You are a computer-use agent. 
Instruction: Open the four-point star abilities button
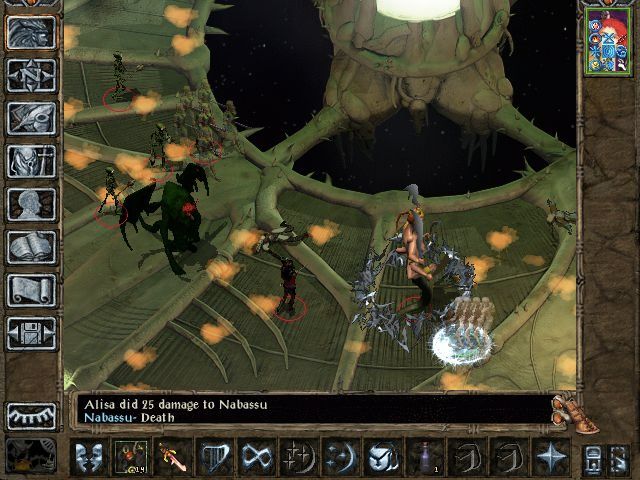coord(551,456)
